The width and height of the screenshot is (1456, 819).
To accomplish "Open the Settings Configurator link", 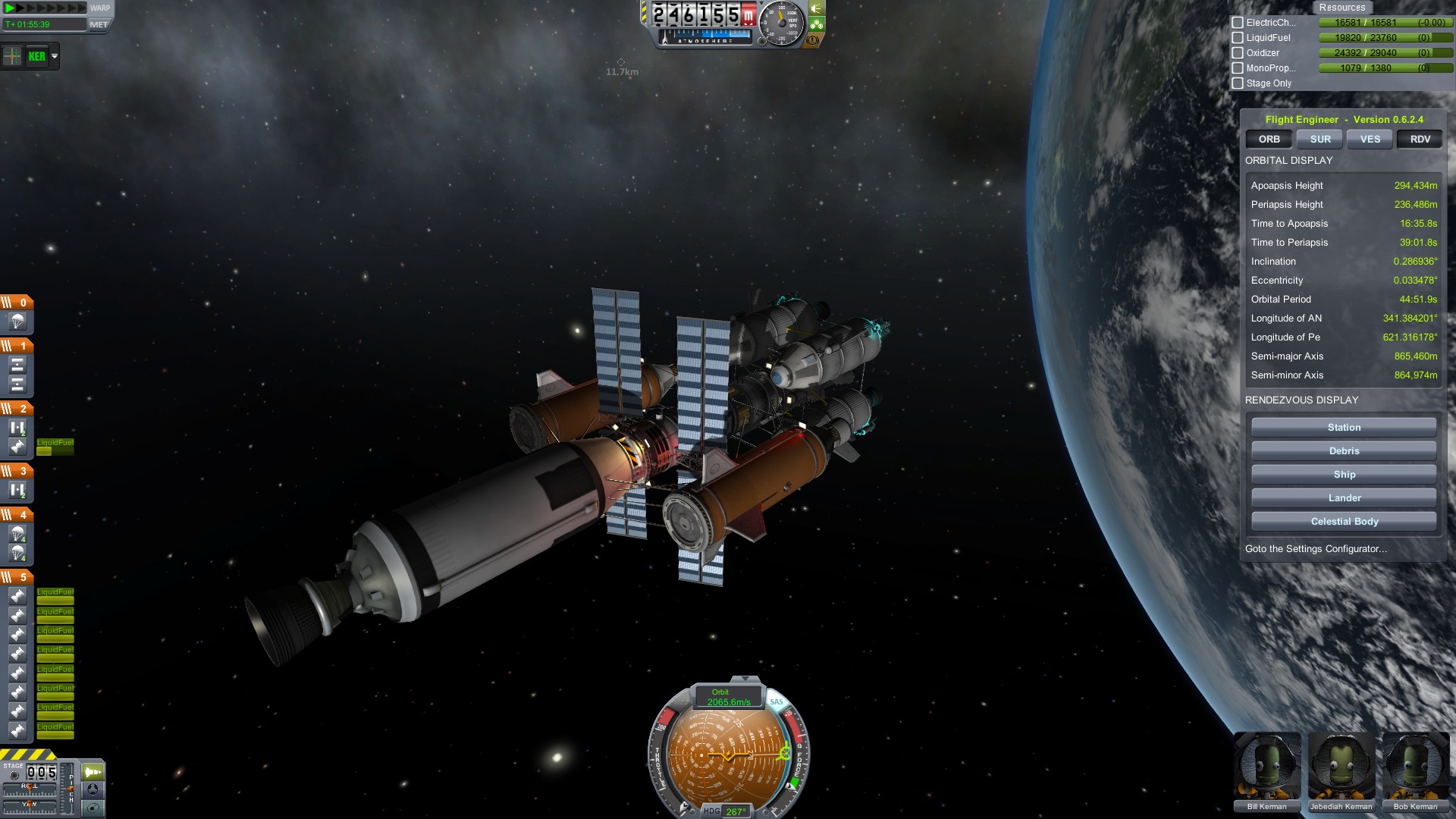I will click(1316, 549).
